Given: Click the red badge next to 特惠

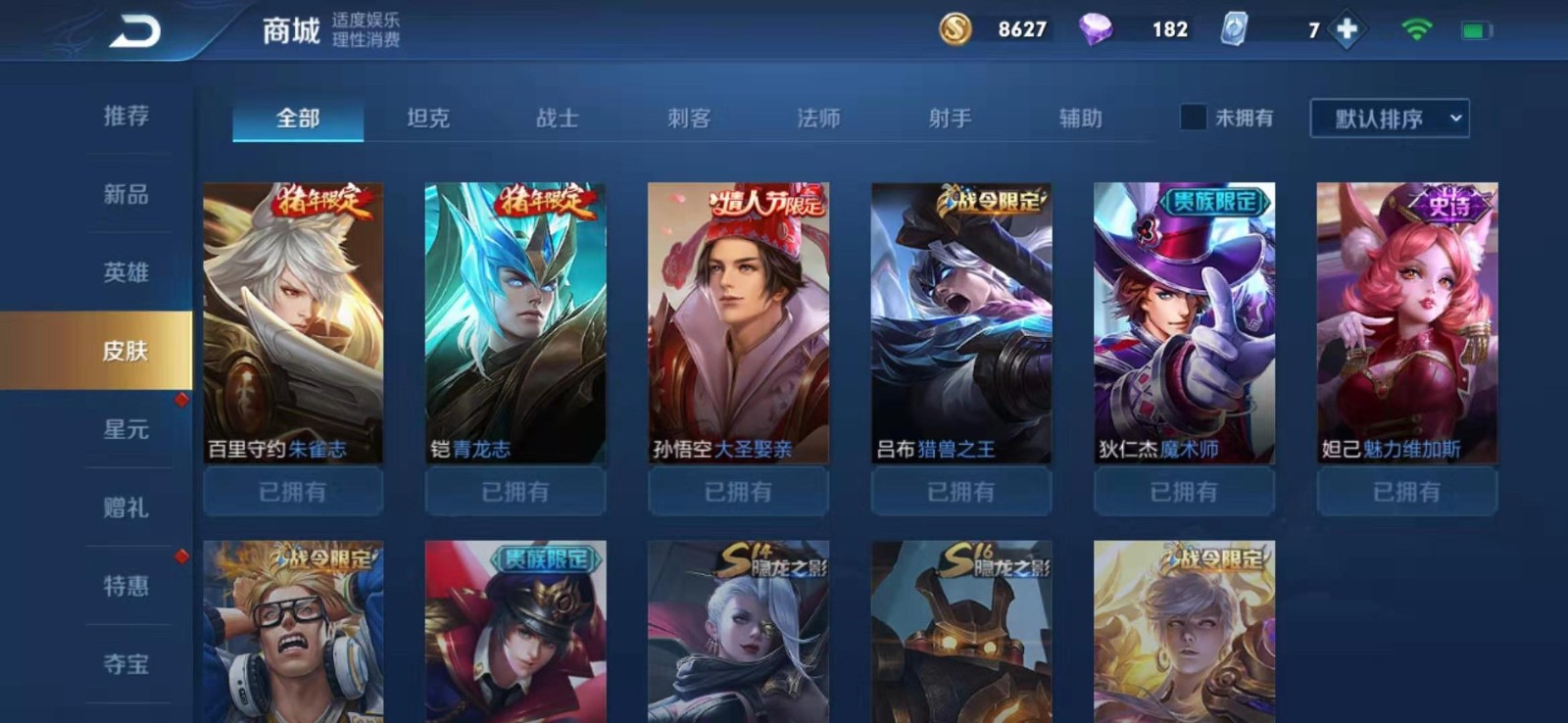Looking at the screenshot, I should 180,554.
